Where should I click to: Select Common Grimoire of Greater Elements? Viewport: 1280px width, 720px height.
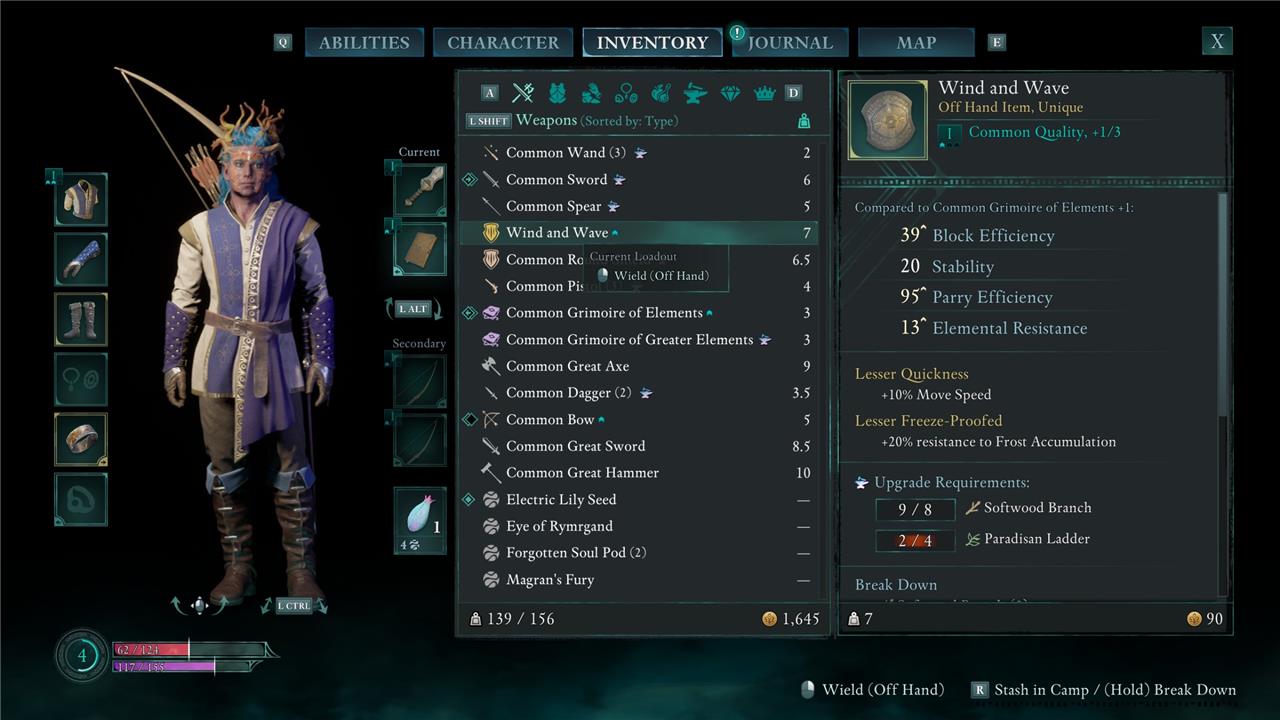tap(629, 340)
